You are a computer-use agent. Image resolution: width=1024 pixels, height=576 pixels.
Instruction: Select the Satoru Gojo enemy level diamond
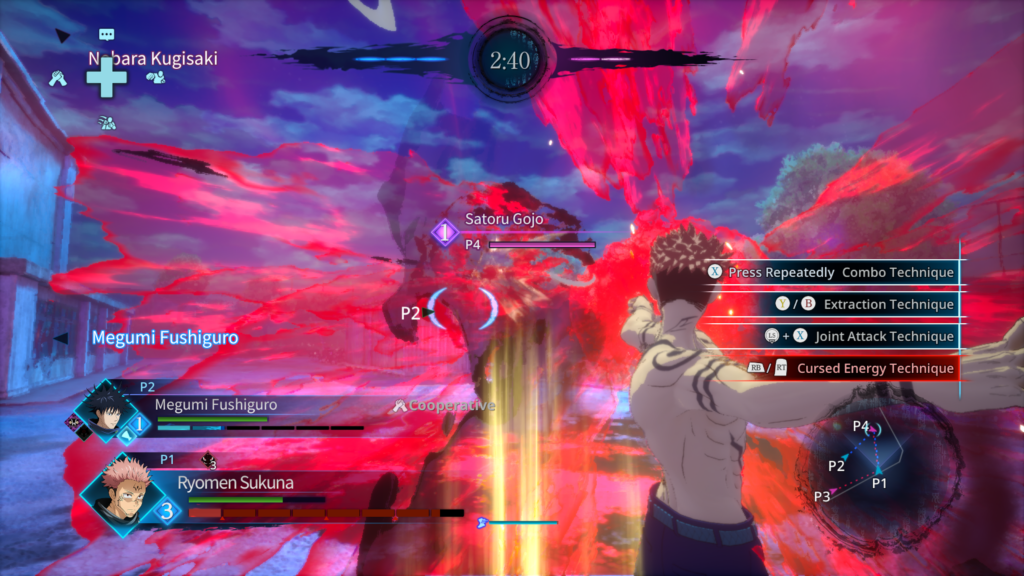(x=445, y=233)
